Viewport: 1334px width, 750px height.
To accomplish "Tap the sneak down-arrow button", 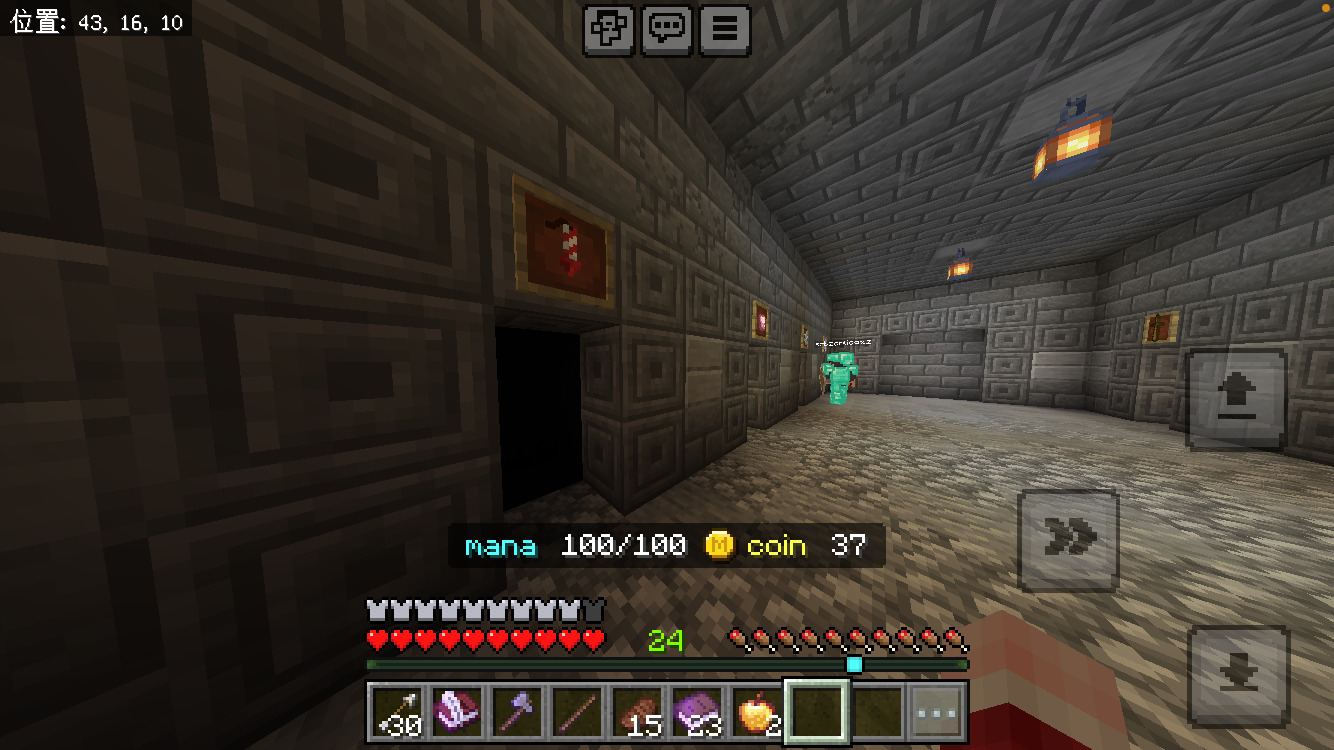I will [1239, 676].
